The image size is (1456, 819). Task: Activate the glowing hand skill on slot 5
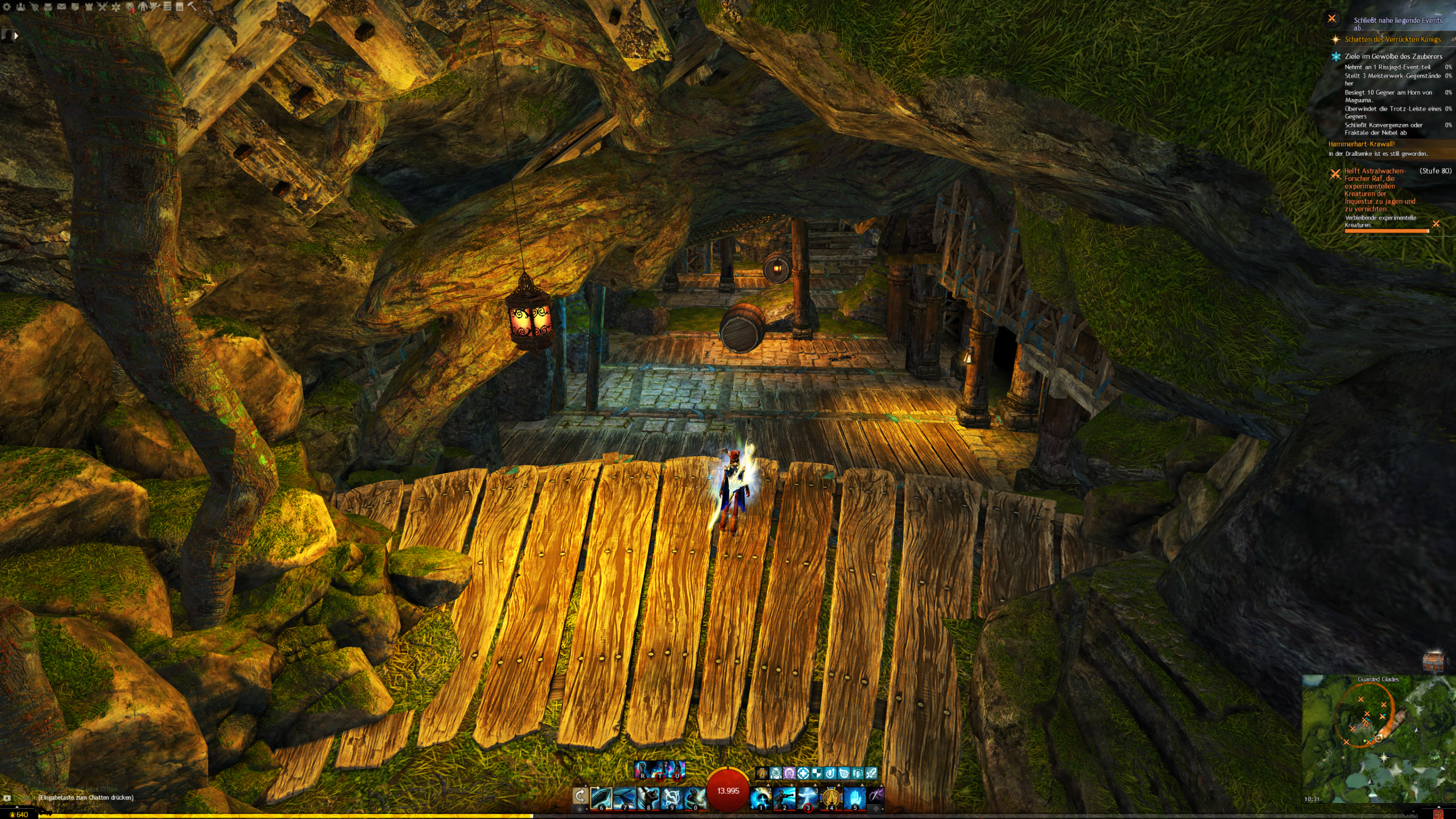pyautogui.click(x=854, y=797)
